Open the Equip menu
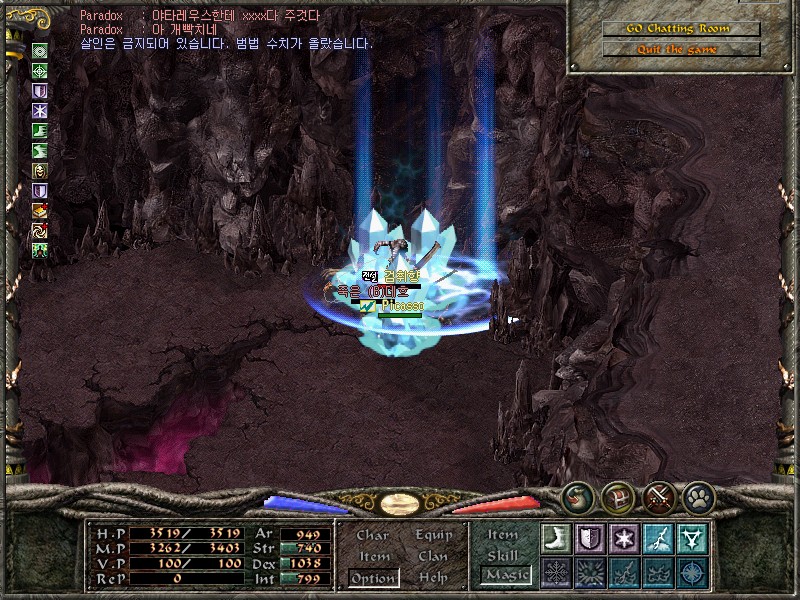 (434, 535)
